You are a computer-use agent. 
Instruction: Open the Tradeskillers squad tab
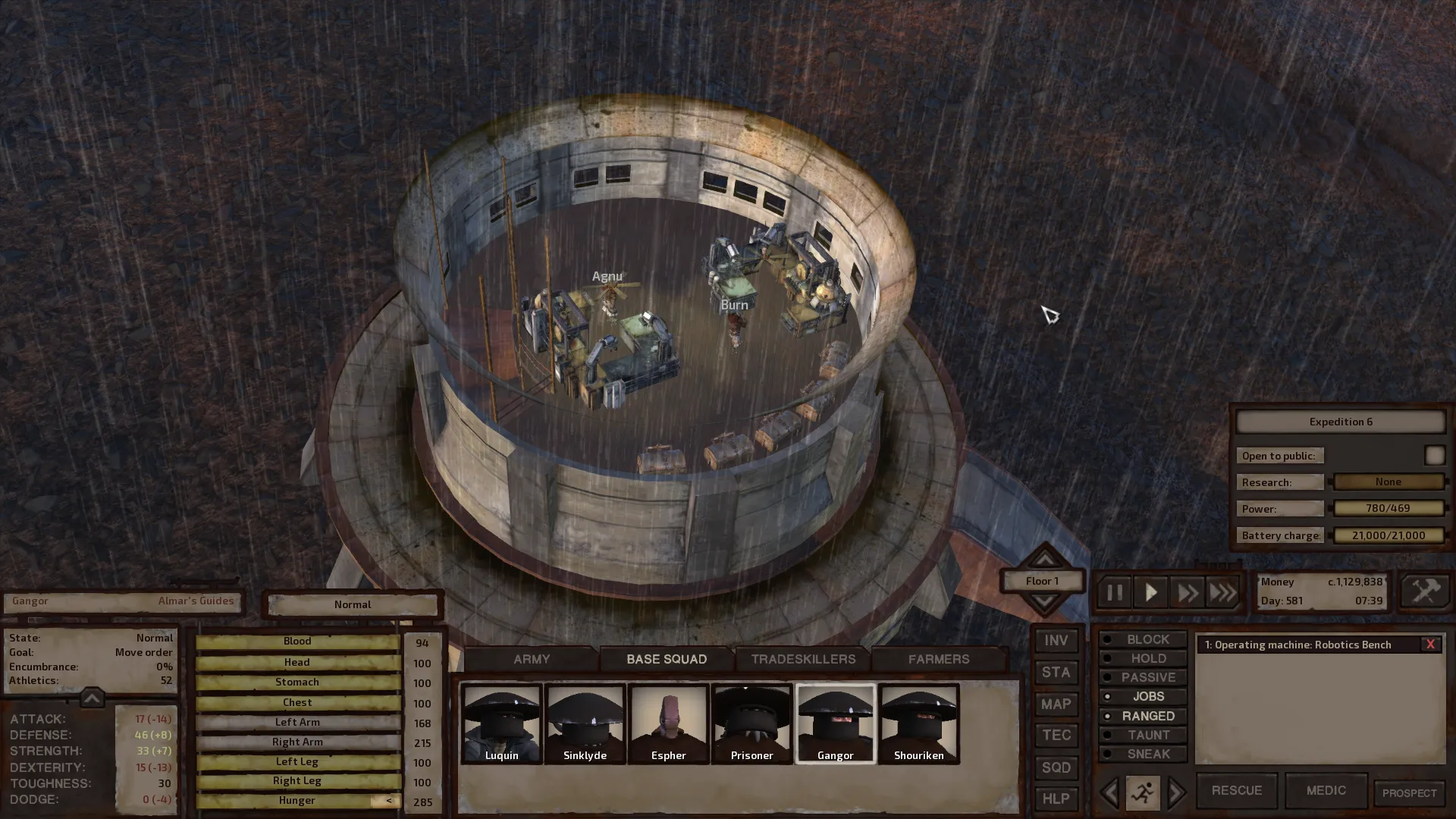click(803, 659)
